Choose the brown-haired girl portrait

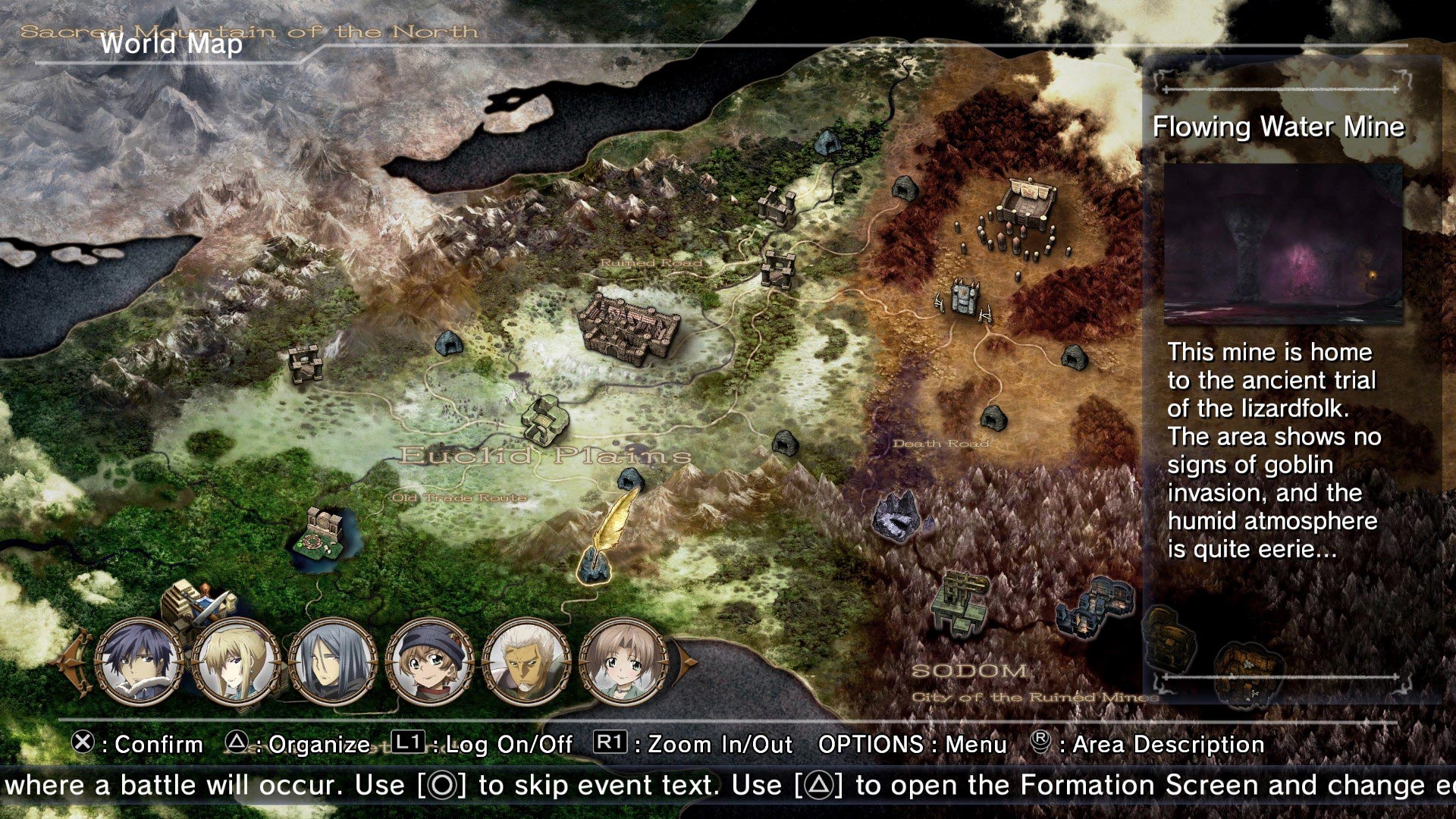tap(623, 661)
